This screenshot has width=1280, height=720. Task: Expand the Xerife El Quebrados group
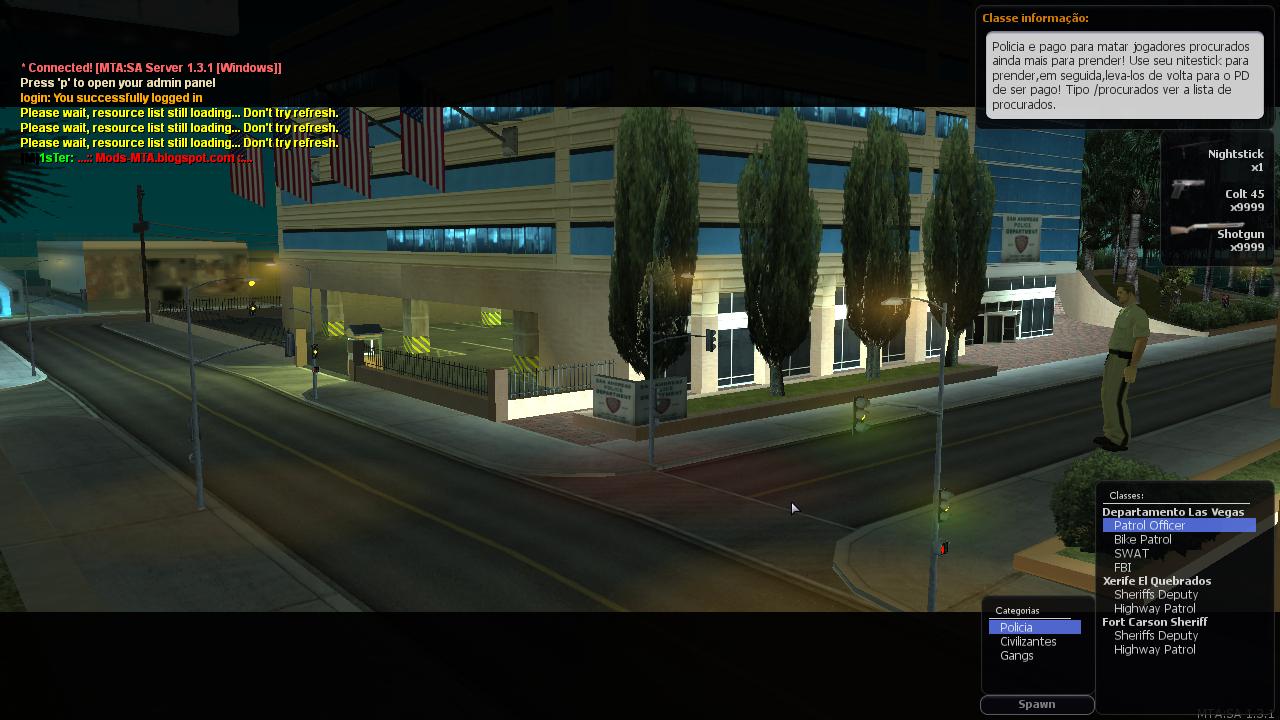[1156, 580]
